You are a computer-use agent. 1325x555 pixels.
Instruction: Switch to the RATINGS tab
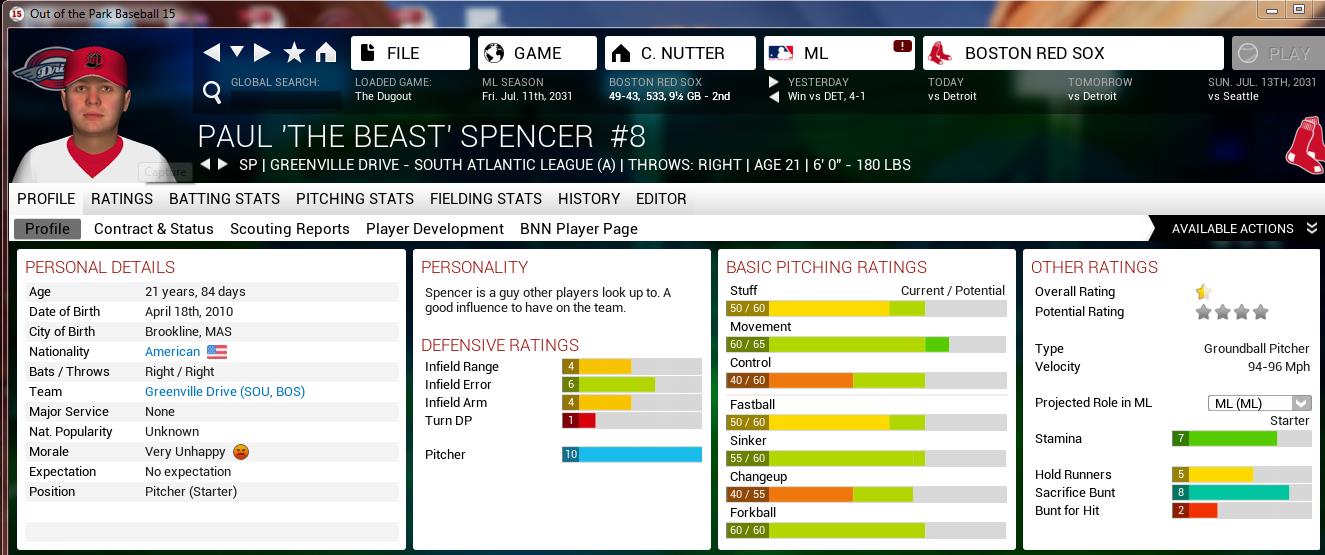(x=122, y=199)
